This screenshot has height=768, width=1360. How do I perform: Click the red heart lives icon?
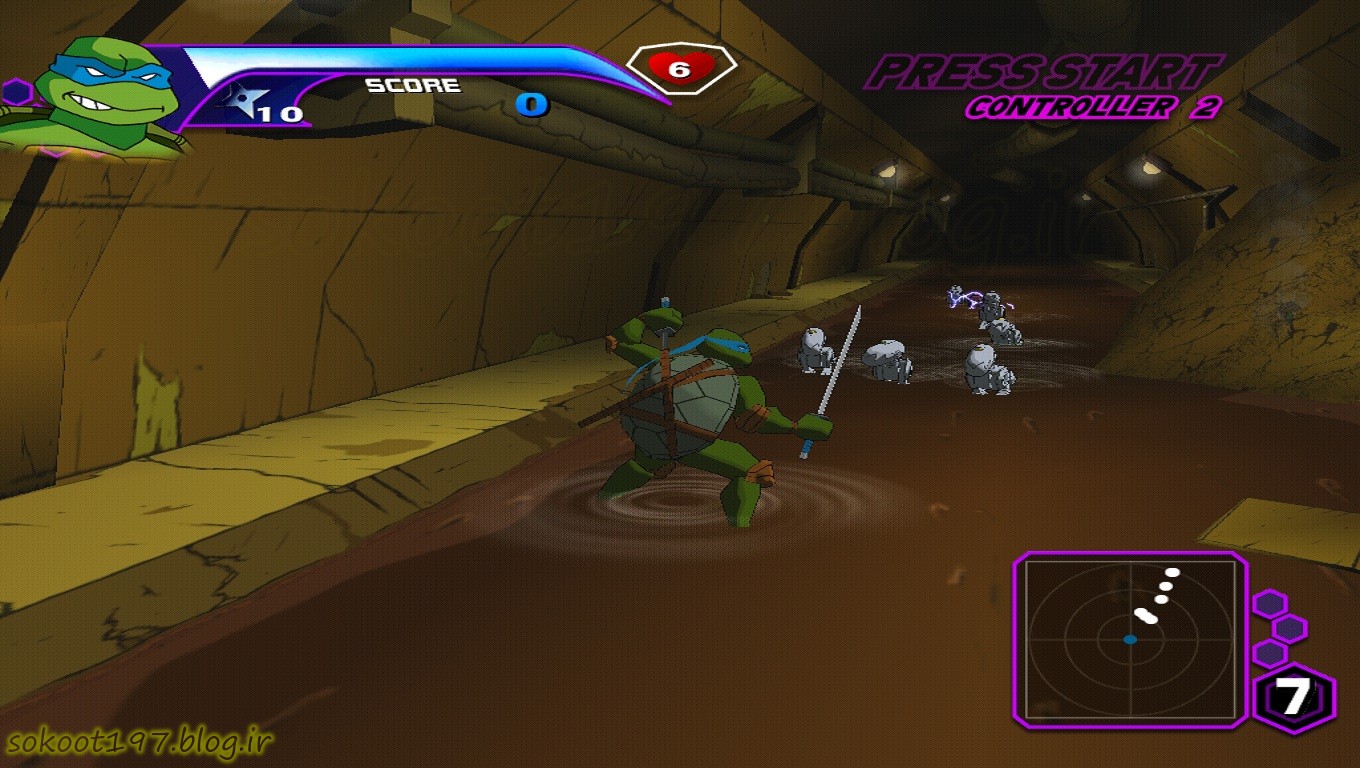(x=679, y=69)
